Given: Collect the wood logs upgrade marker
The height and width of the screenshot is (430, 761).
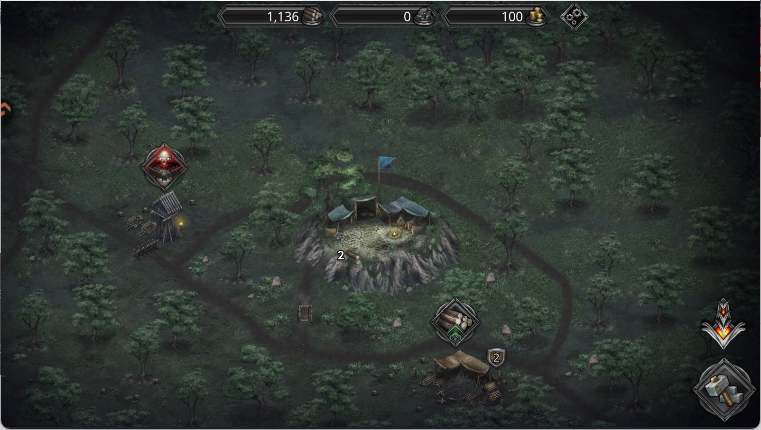Looking at the screenshot, I should 455,321.
